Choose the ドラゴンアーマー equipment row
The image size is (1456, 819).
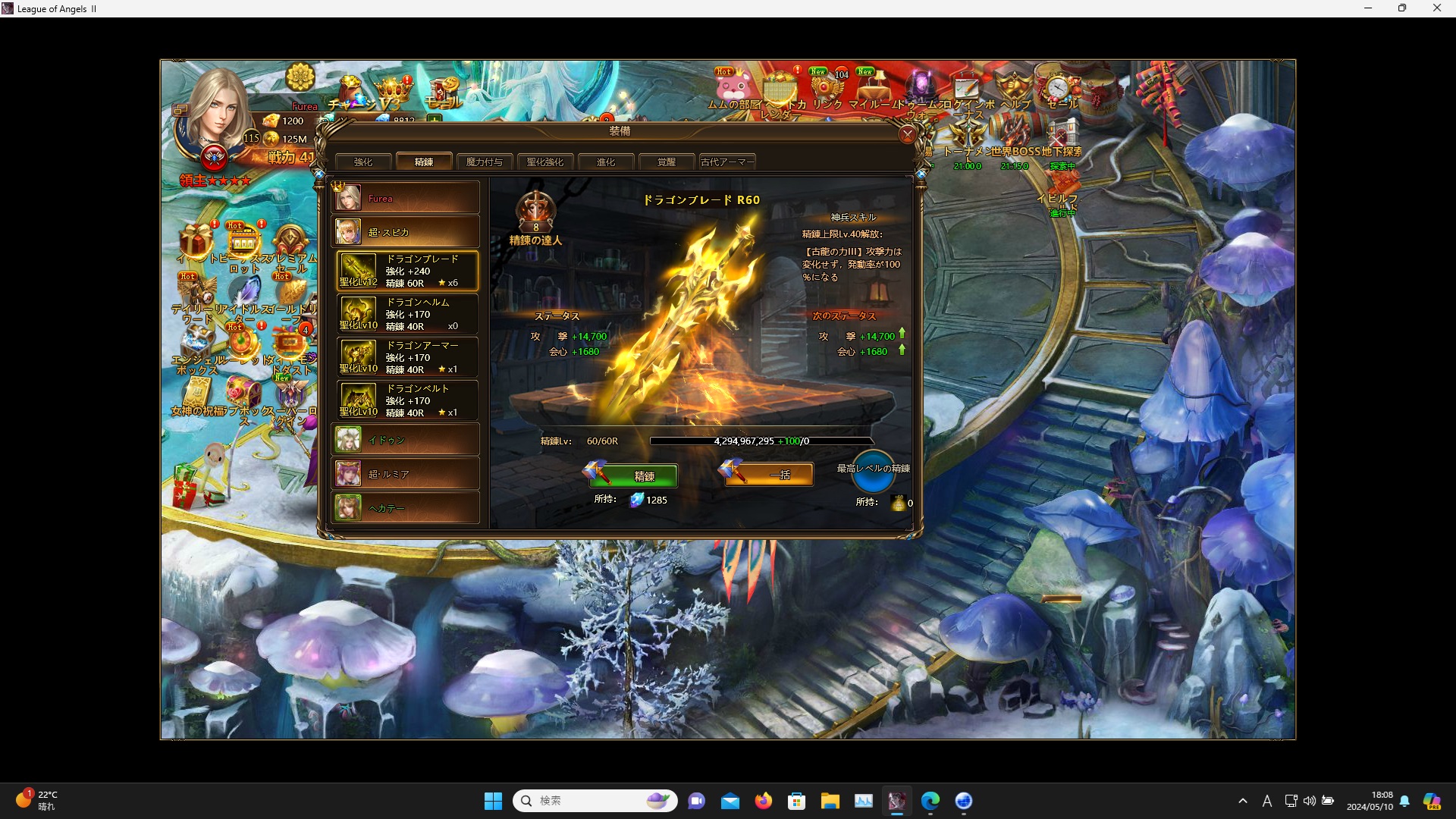pyautogui.click(x=408, y=357)
